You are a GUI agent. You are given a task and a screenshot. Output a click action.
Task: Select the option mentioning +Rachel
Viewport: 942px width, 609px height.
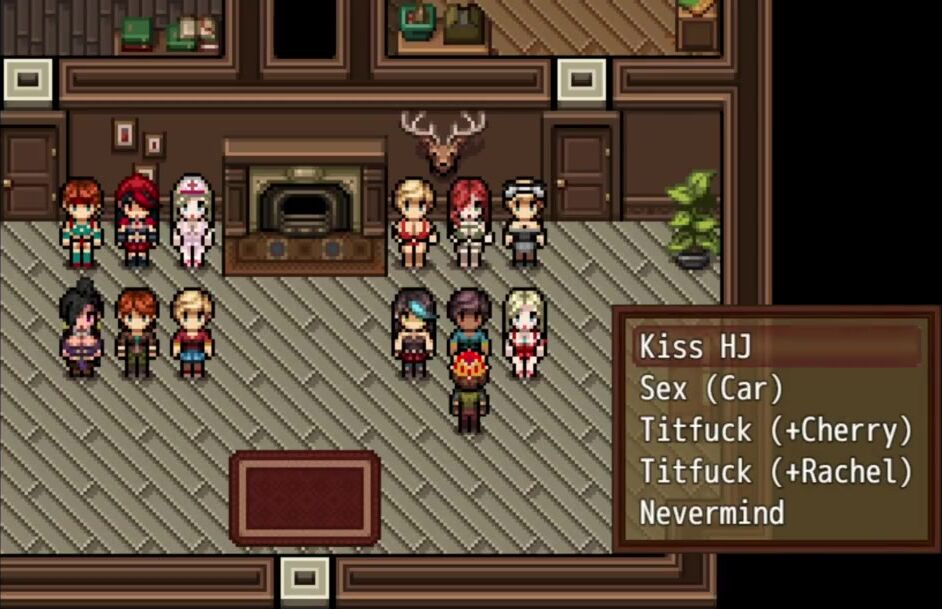click(776, 471)
